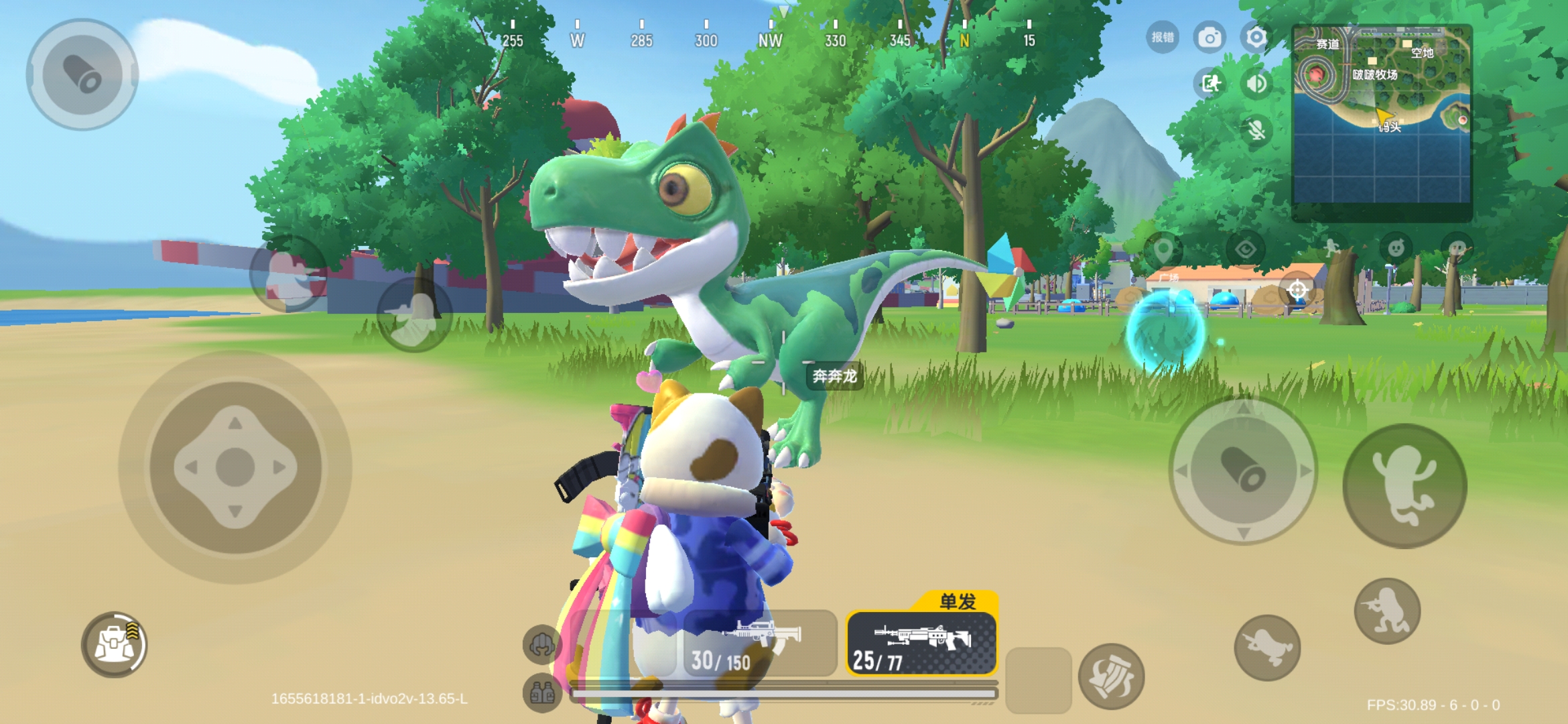Tap the crosshair aim icon
Viewport: 1568px width, 724px height.
tap(1297, 290)
